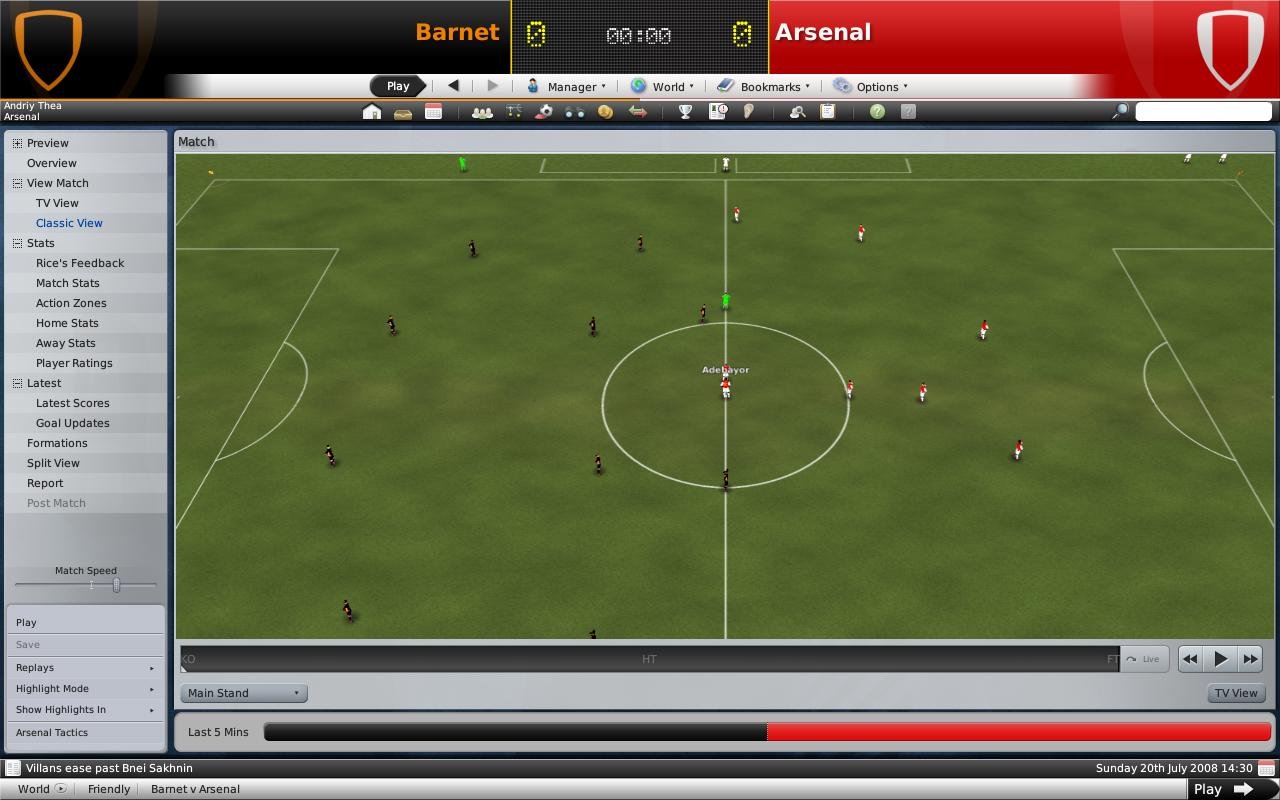Open Arsenal Tactics

(x=52, y=732)
